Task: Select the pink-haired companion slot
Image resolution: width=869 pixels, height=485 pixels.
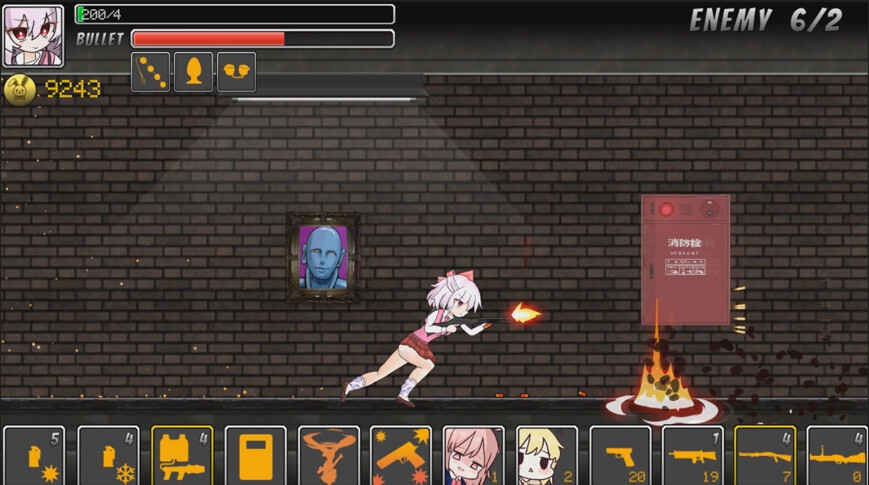Action: [474, 457]
